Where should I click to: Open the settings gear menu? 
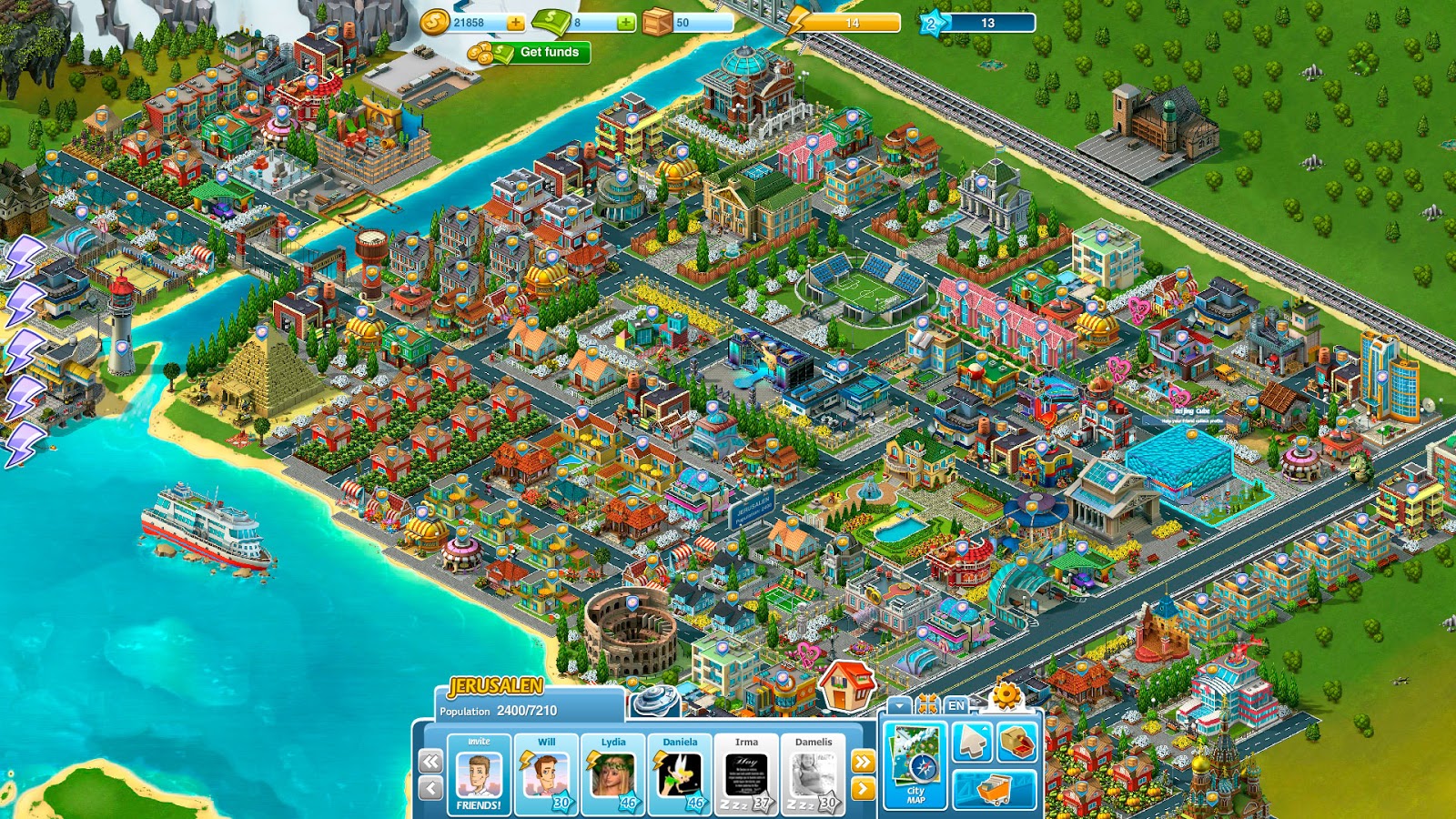click(x=1006, y=694)
